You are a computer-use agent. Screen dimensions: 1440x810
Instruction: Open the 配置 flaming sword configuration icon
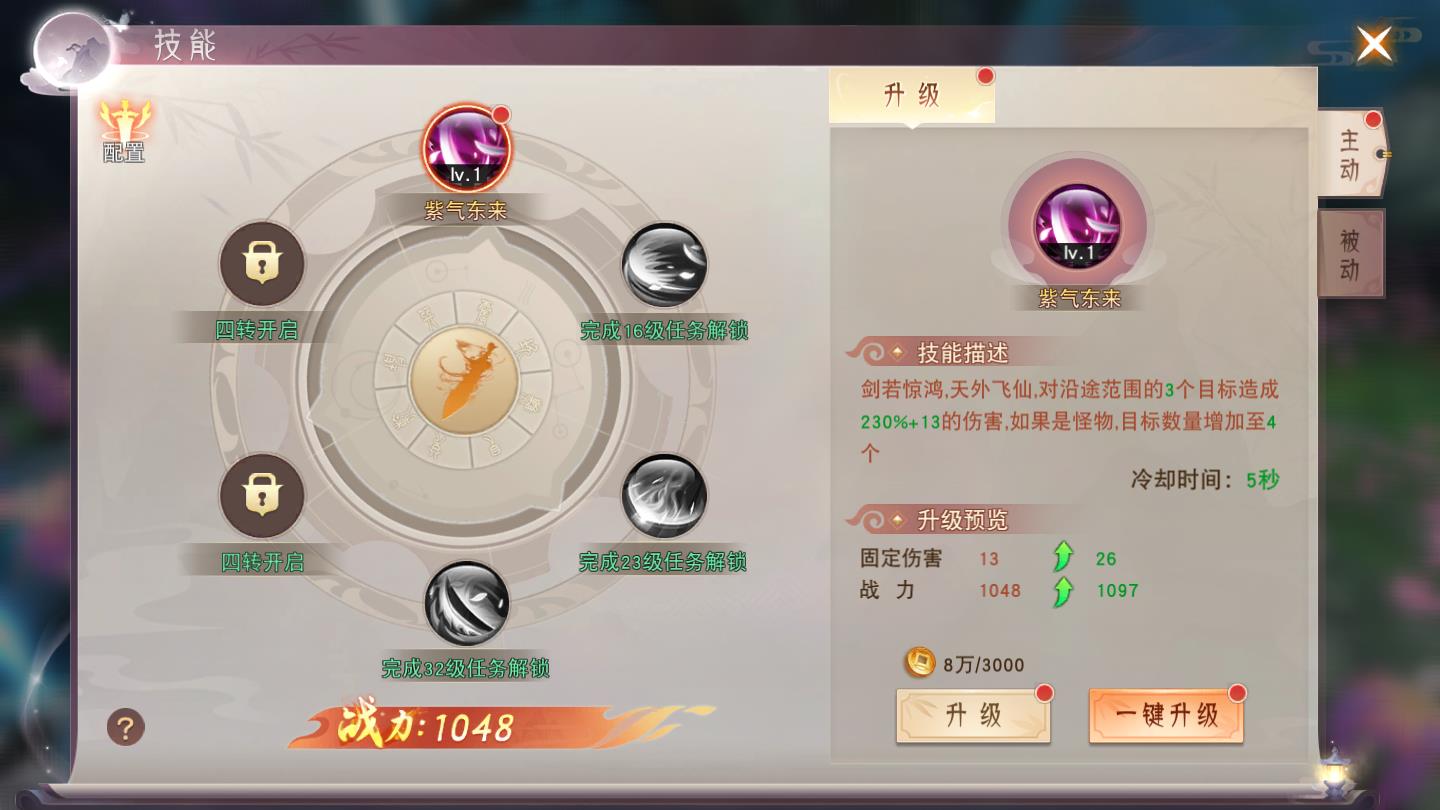tap(122, 128)
